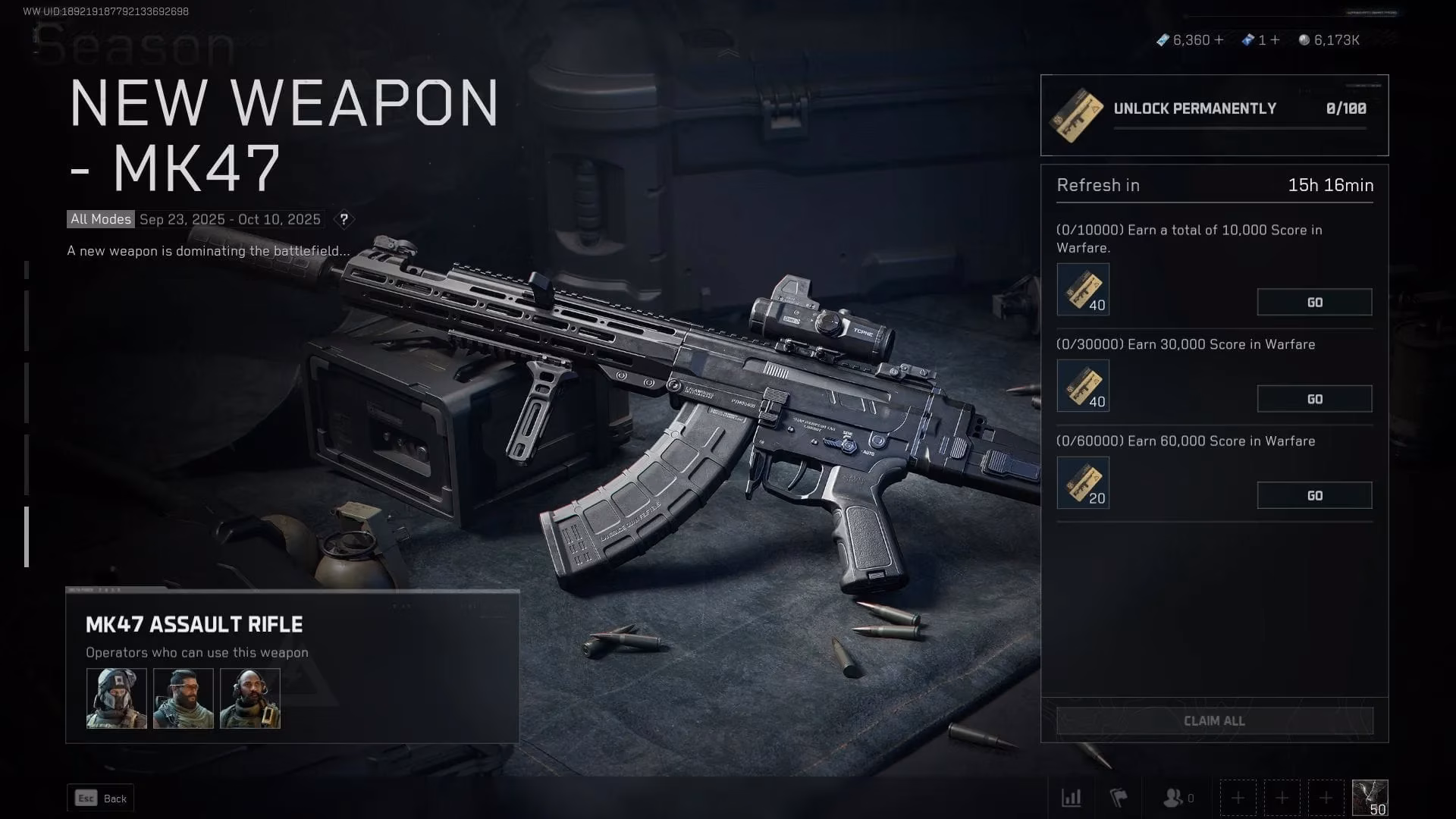Open the Unlock Permanently panel header

[x=1194, y=108]
